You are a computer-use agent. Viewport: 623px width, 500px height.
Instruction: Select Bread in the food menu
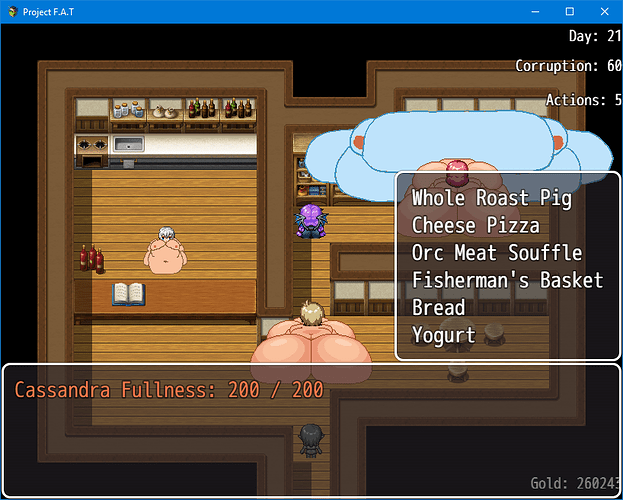[x=438, y=307]
